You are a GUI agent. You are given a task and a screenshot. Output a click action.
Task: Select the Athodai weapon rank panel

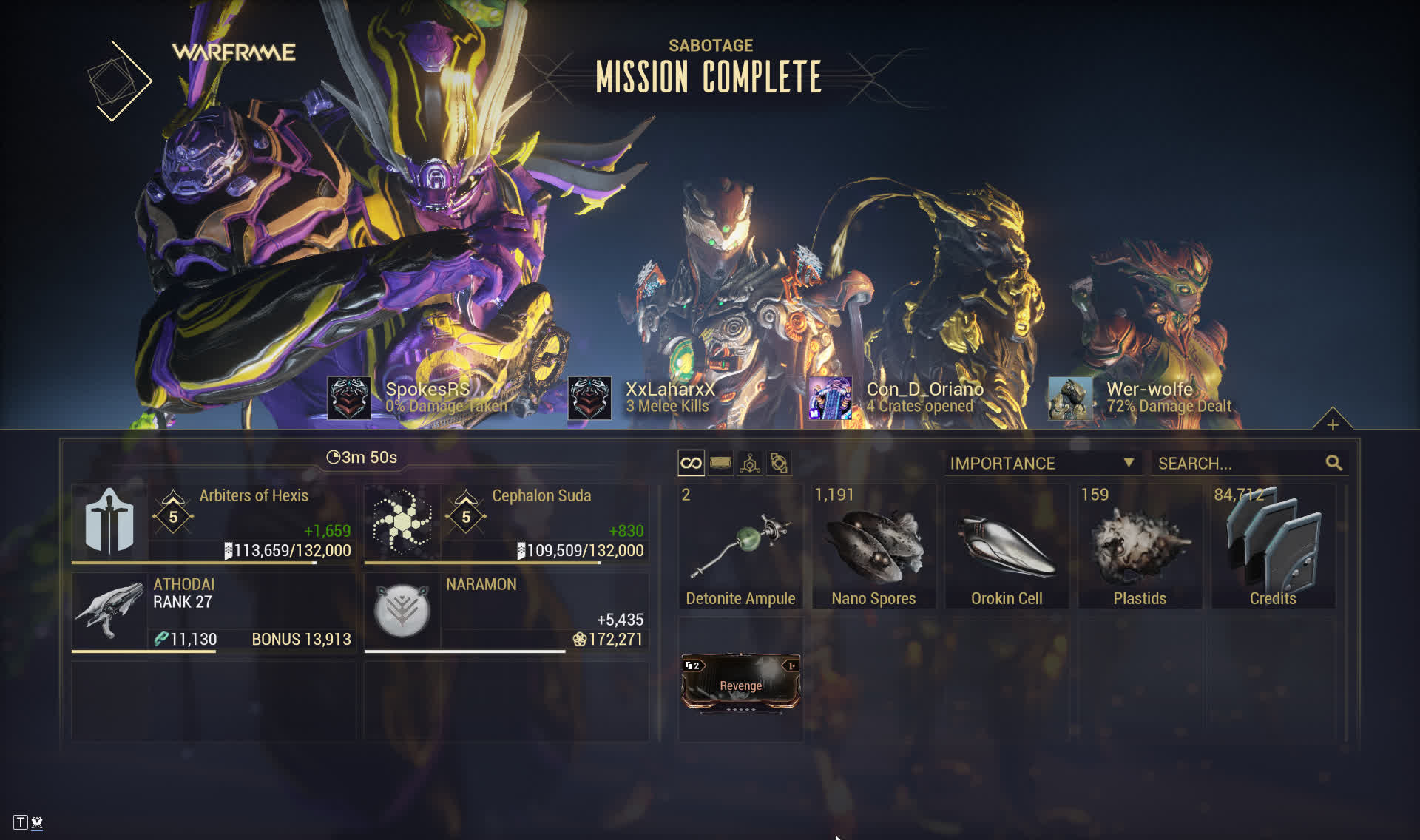coord(213,612)
